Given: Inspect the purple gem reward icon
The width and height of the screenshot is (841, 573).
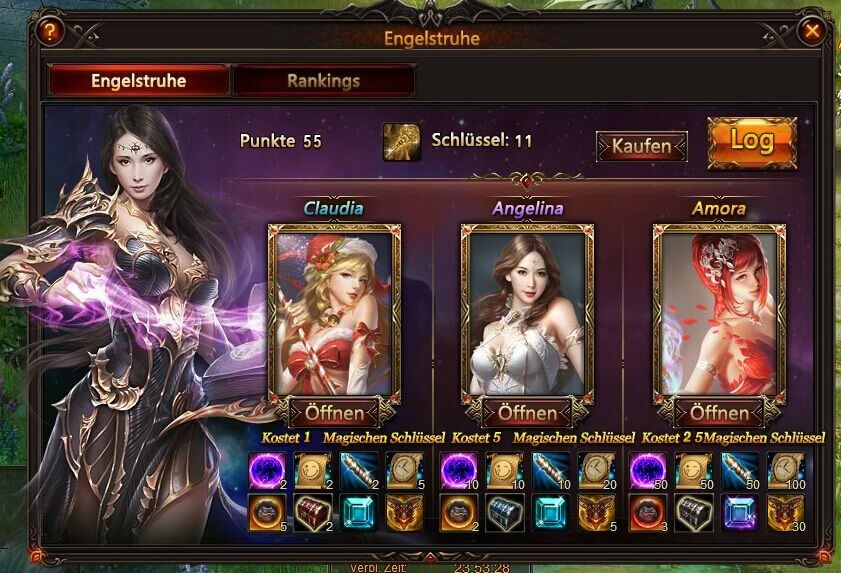Looking at the screenshot, I should [741, 512].
